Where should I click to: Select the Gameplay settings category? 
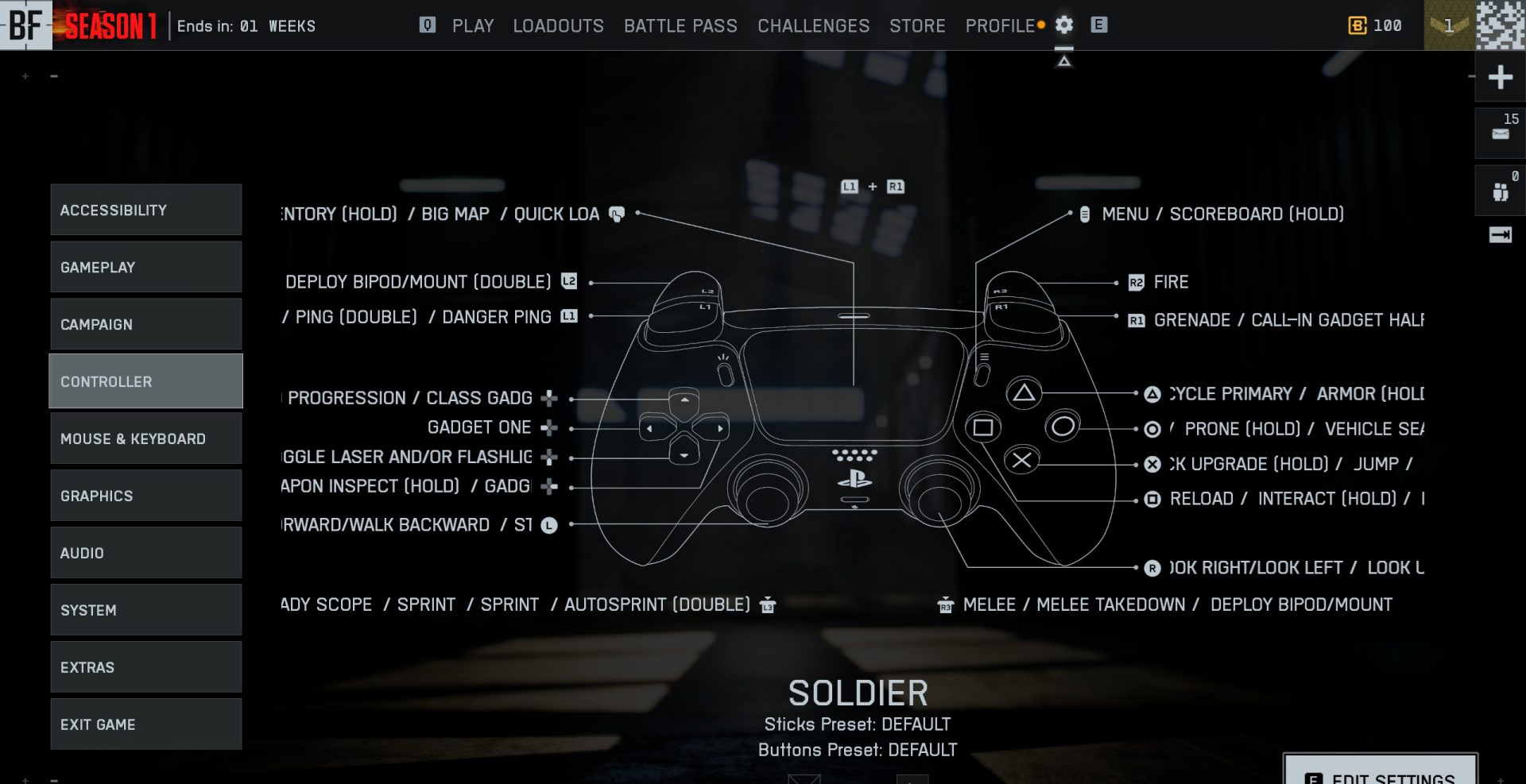(x=146, y=267)
